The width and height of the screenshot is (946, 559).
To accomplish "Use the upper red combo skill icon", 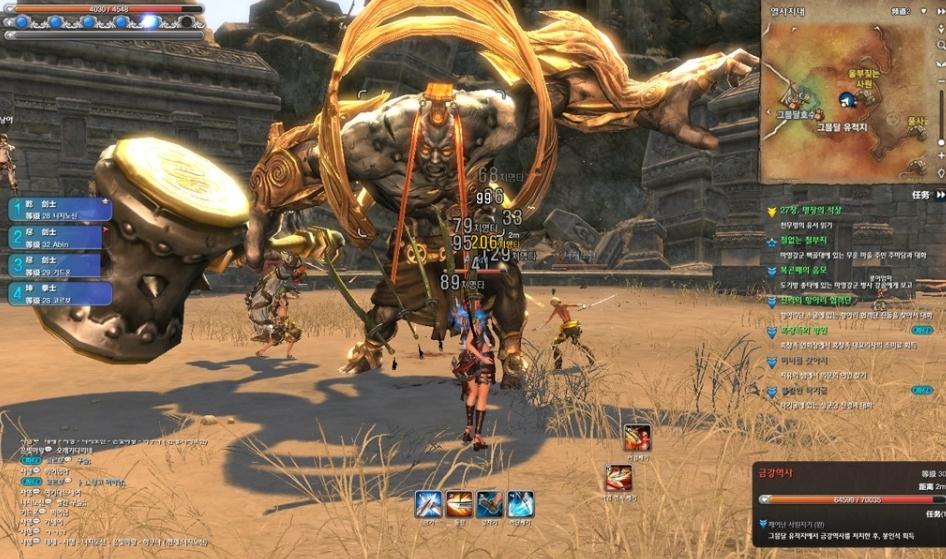I will click(x=637, y=438).
